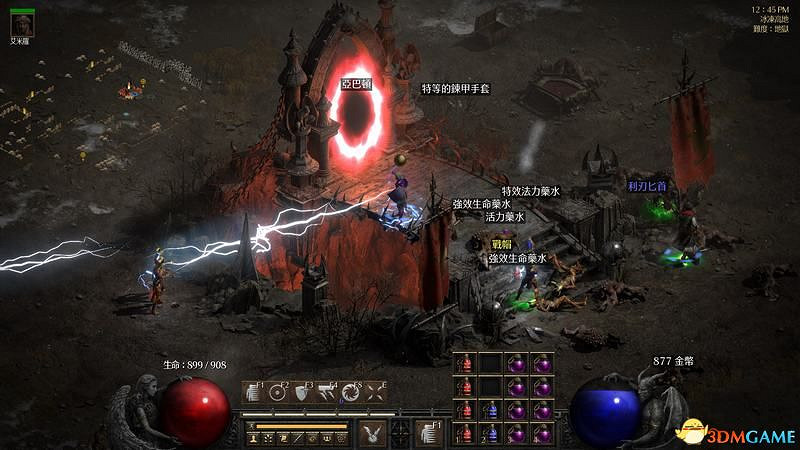The height and width of the screenshot is (450, 800).
Task: Select the crossed-arrows skill bound to E
Action: tap(375, 393)
